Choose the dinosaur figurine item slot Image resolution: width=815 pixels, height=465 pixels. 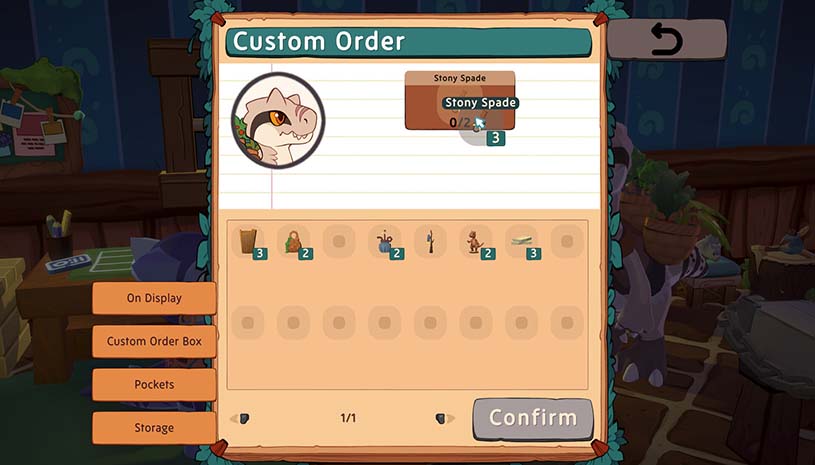475,241
